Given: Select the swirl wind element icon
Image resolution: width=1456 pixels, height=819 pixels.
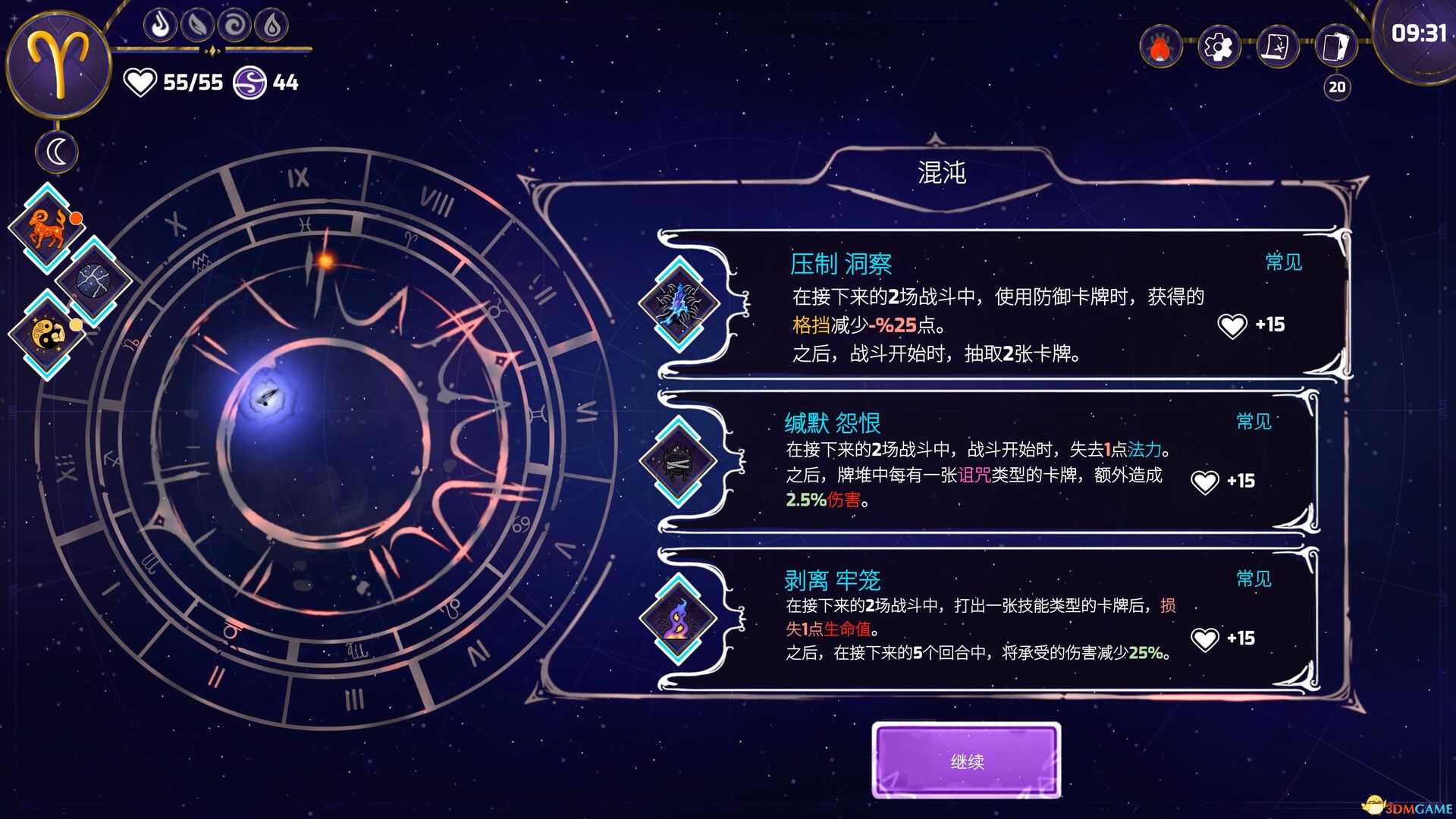Looking at the screenshot, I should [237, 24].
